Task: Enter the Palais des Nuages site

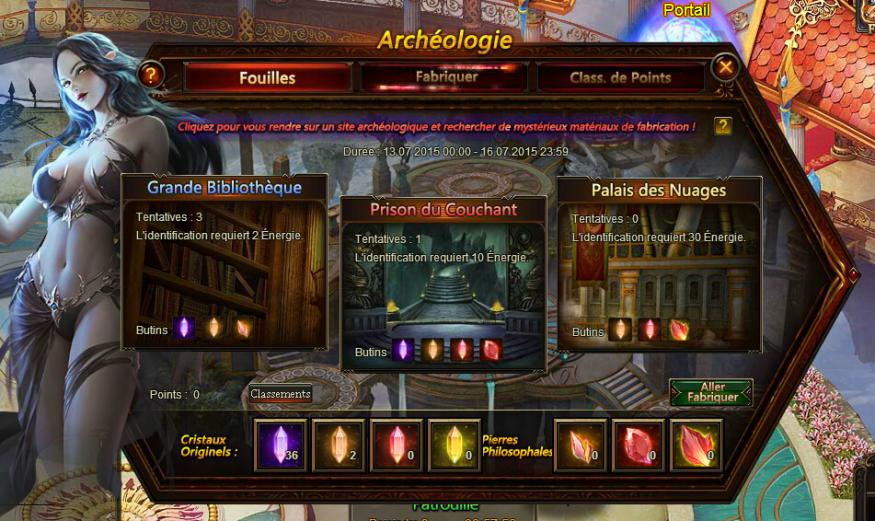Action: pos(658,264)
